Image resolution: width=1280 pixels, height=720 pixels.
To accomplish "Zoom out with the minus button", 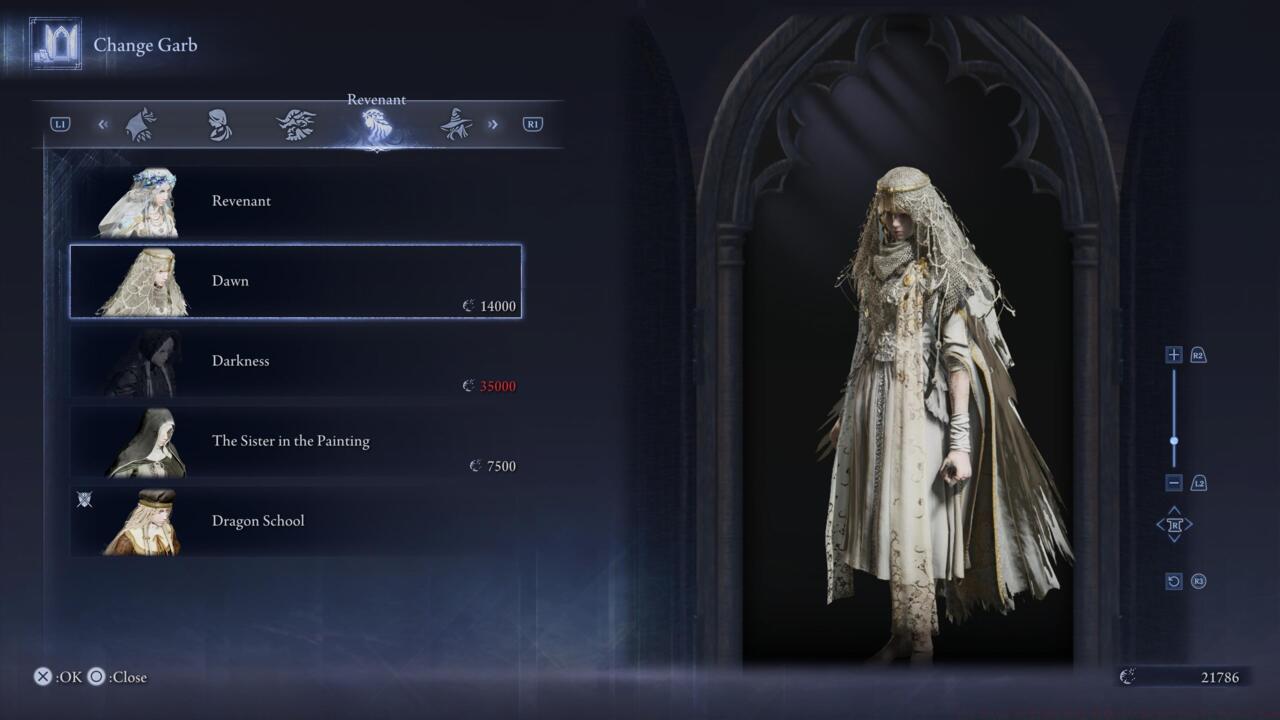I will point(1174,483).
